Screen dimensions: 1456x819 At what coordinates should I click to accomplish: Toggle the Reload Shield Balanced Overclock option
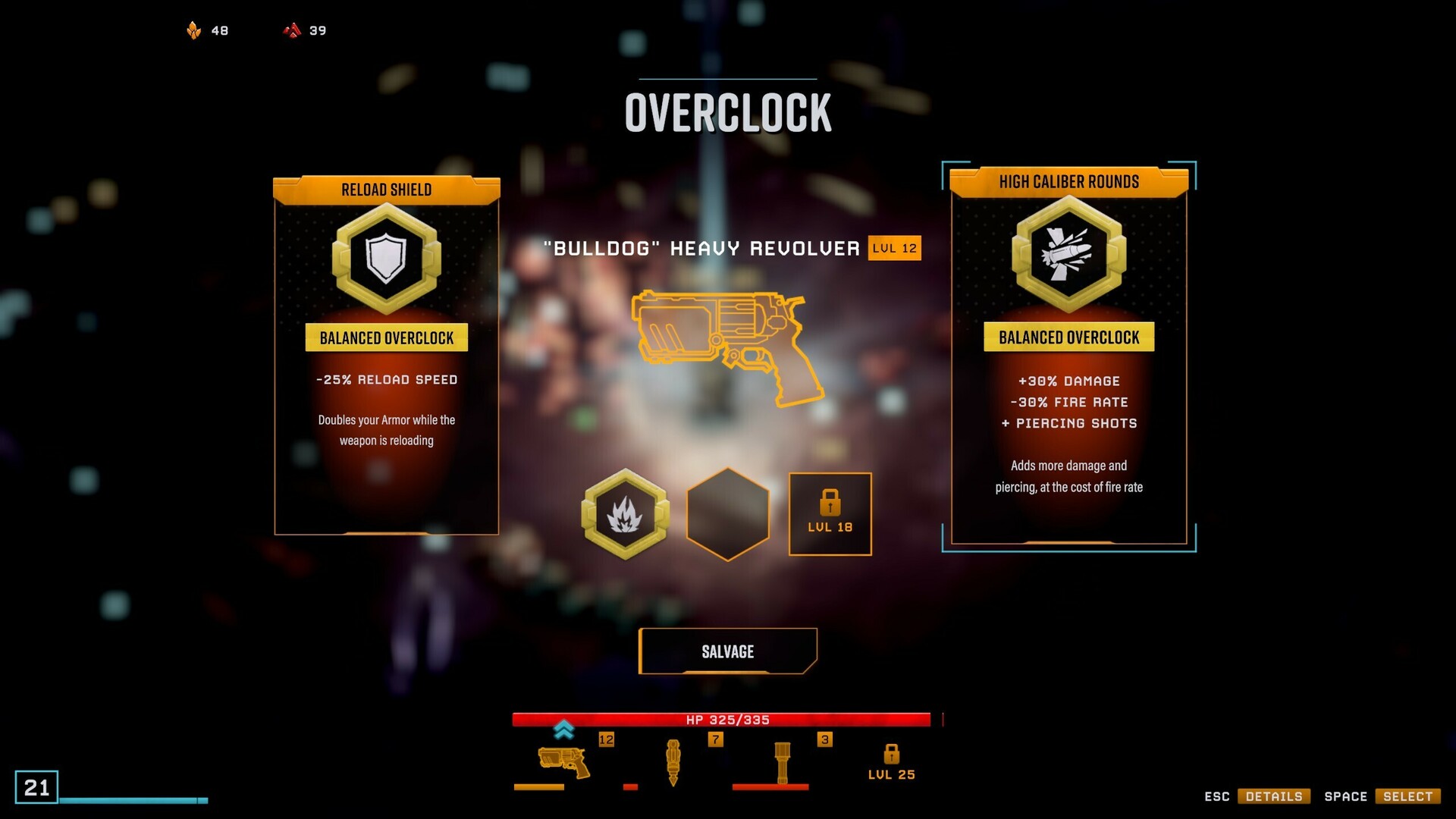click(x=387, y=338)
